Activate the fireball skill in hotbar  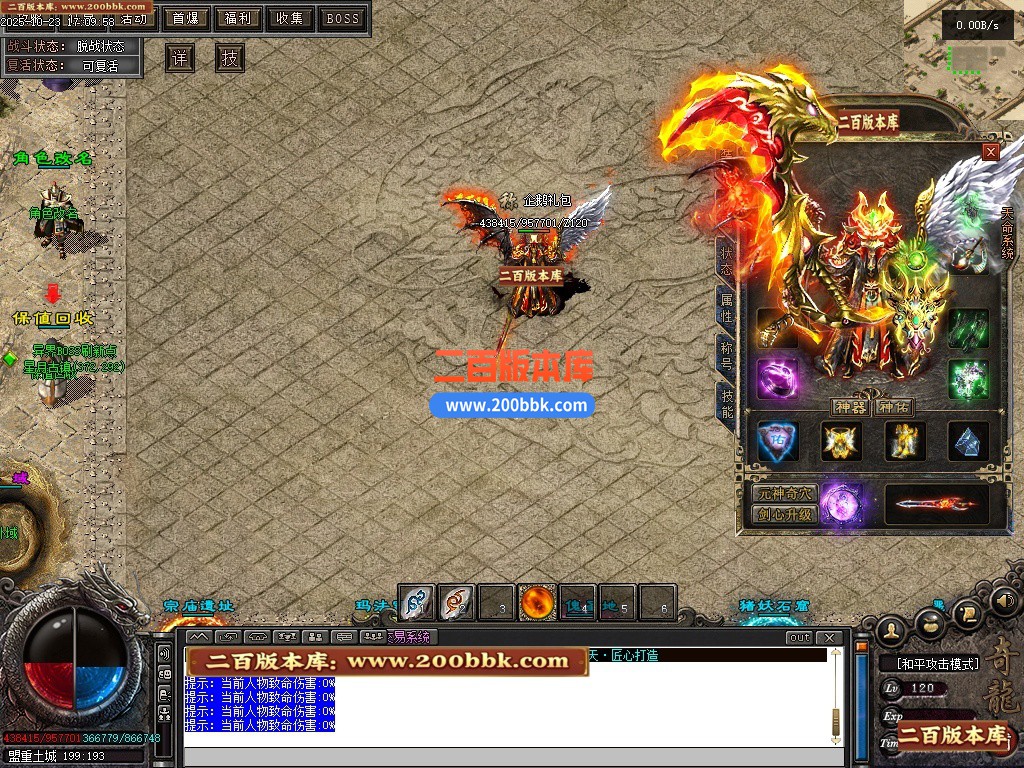537,602
